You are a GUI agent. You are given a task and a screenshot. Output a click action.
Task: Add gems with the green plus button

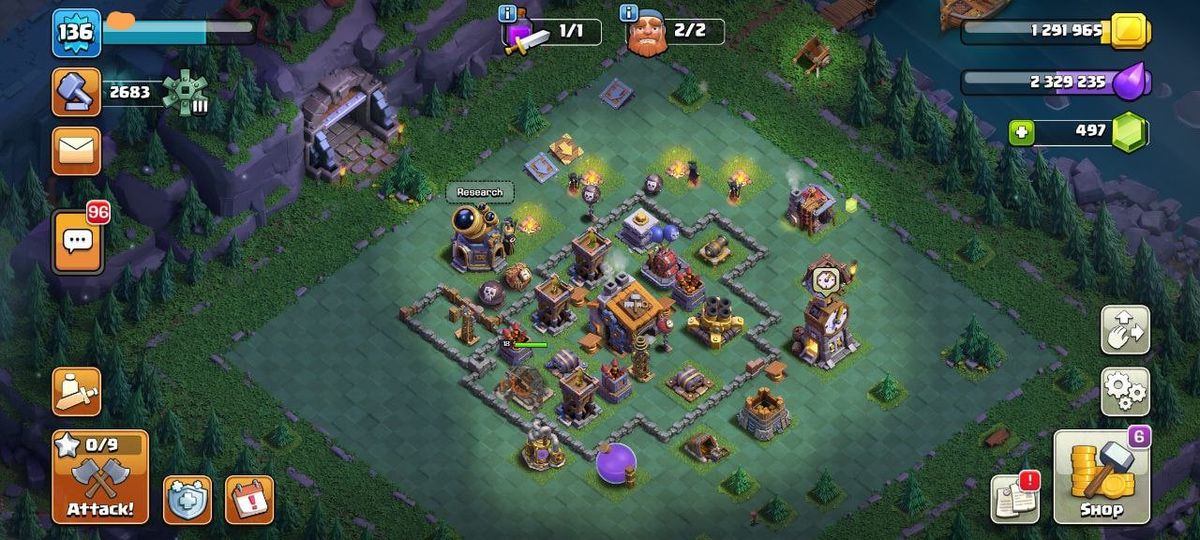pos(1020,133)
